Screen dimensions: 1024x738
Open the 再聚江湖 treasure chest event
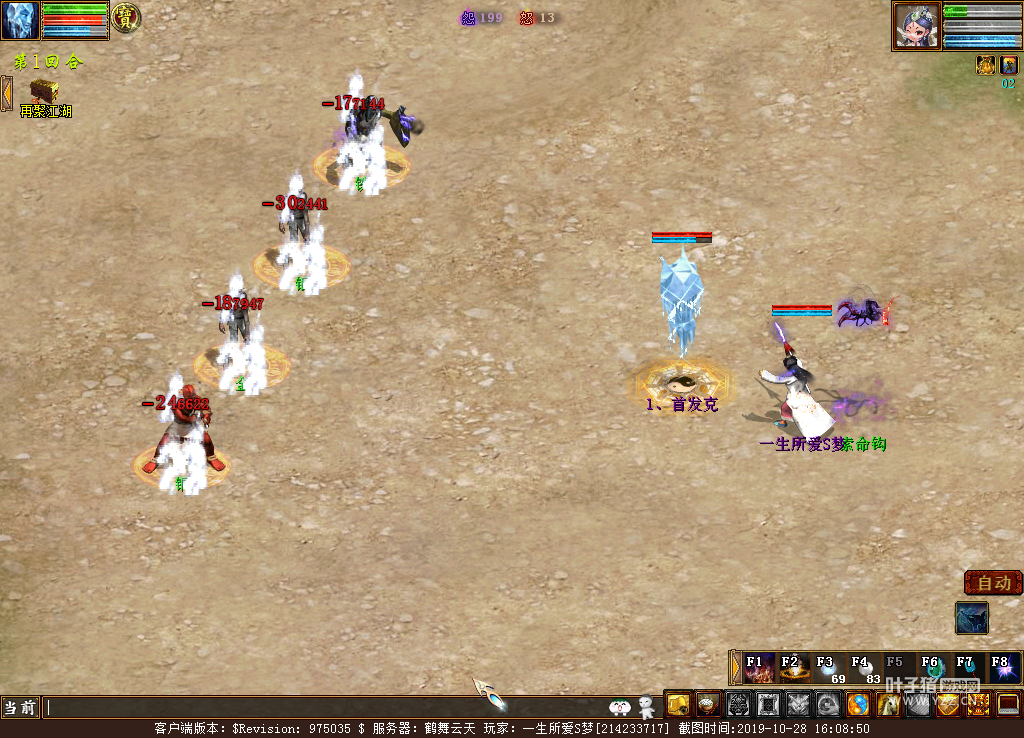coord(43,92)
